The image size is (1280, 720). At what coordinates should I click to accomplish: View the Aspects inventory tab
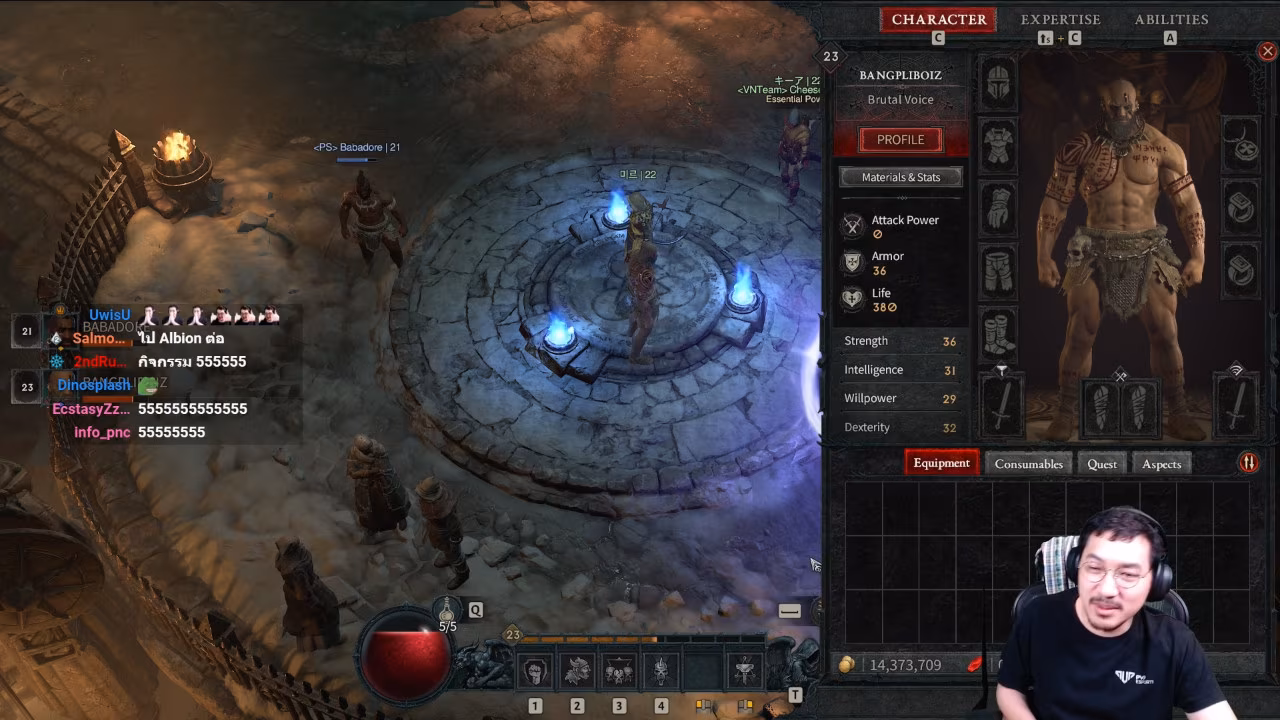click(1161, 464)
